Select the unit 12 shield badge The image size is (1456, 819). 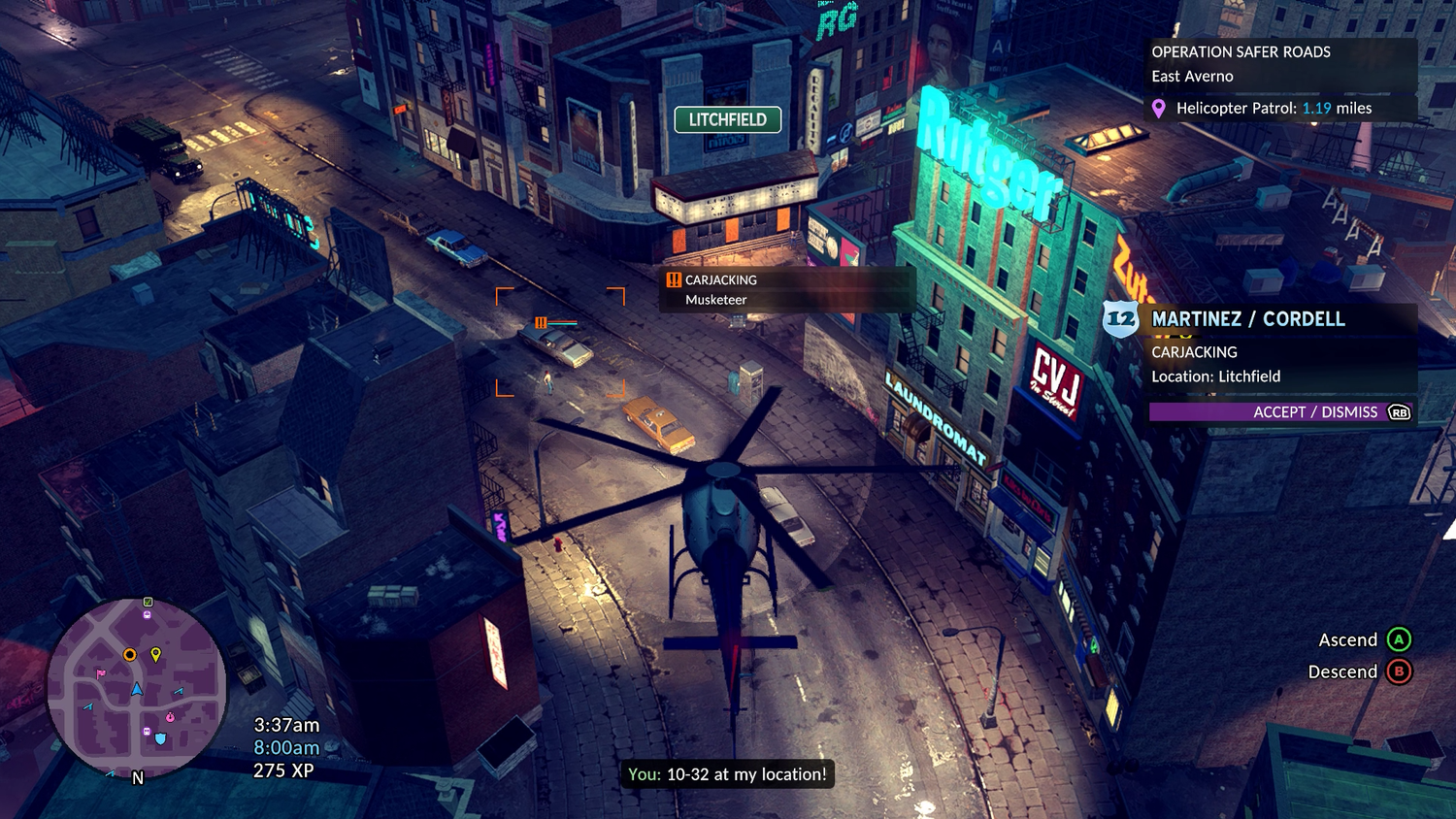click(1120, 319)
